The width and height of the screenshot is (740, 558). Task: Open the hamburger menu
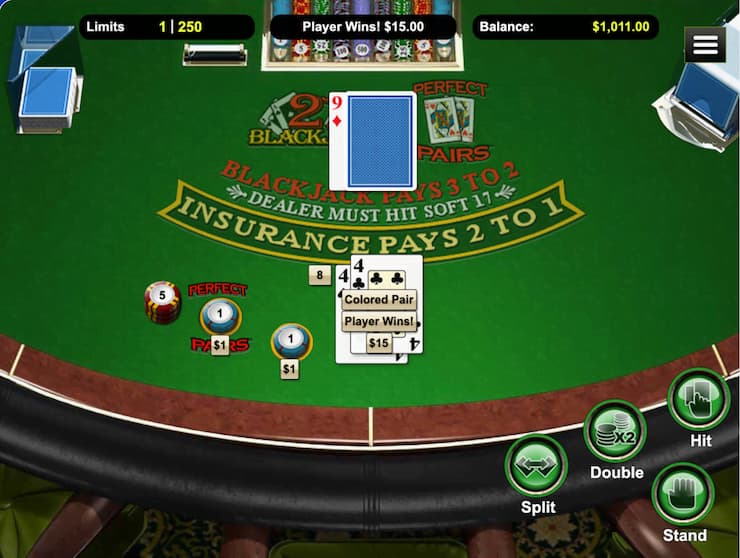pyautogui.click(x=705, y=45)
